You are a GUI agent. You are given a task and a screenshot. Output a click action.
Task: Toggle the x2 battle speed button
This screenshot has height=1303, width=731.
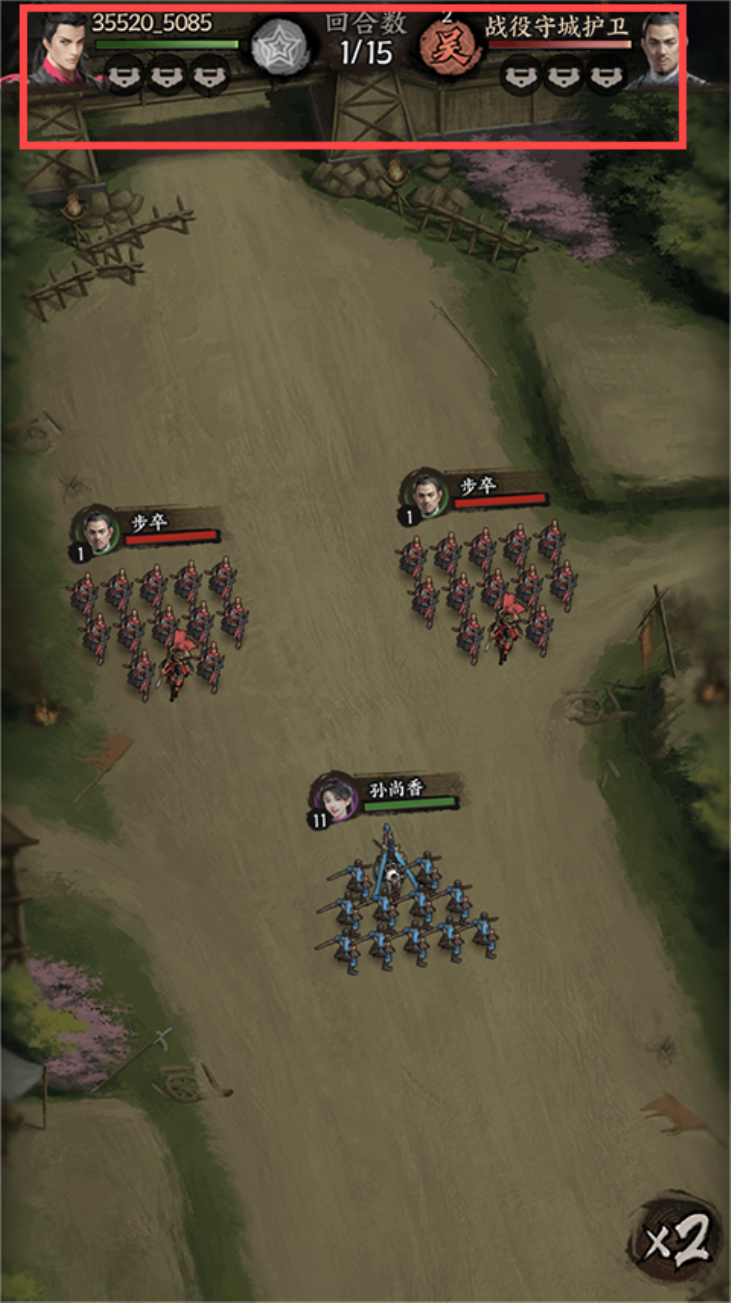[678, 1240]
